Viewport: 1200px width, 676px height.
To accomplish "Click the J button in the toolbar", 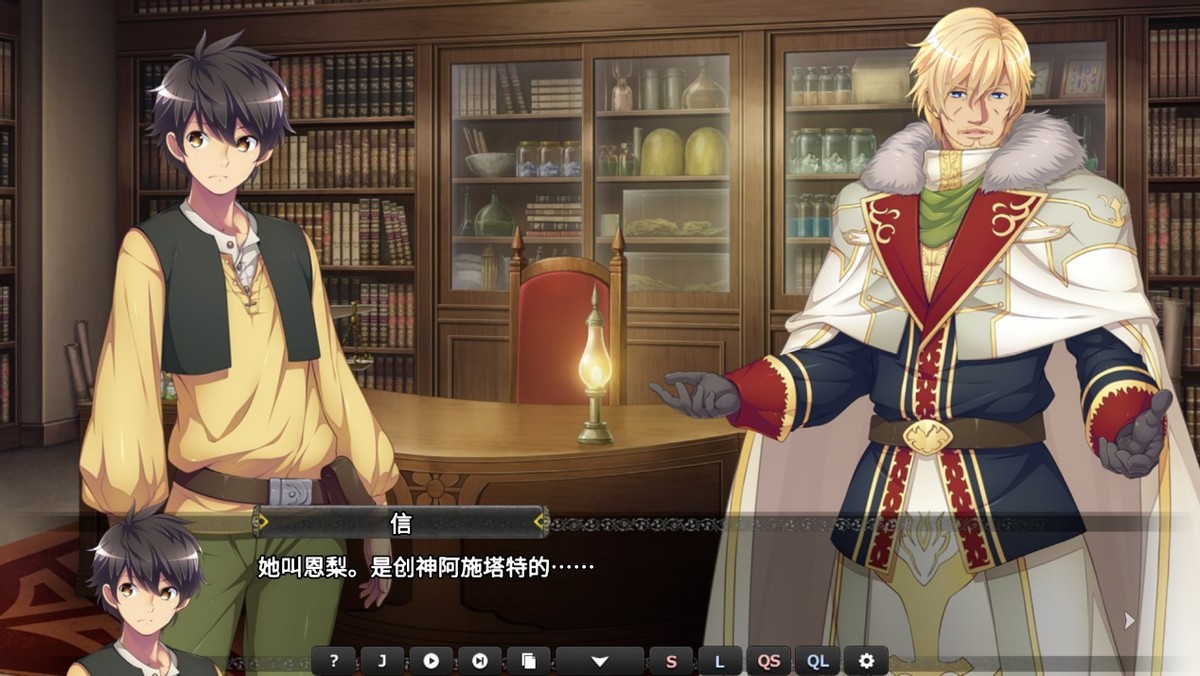I will (382, 661).
